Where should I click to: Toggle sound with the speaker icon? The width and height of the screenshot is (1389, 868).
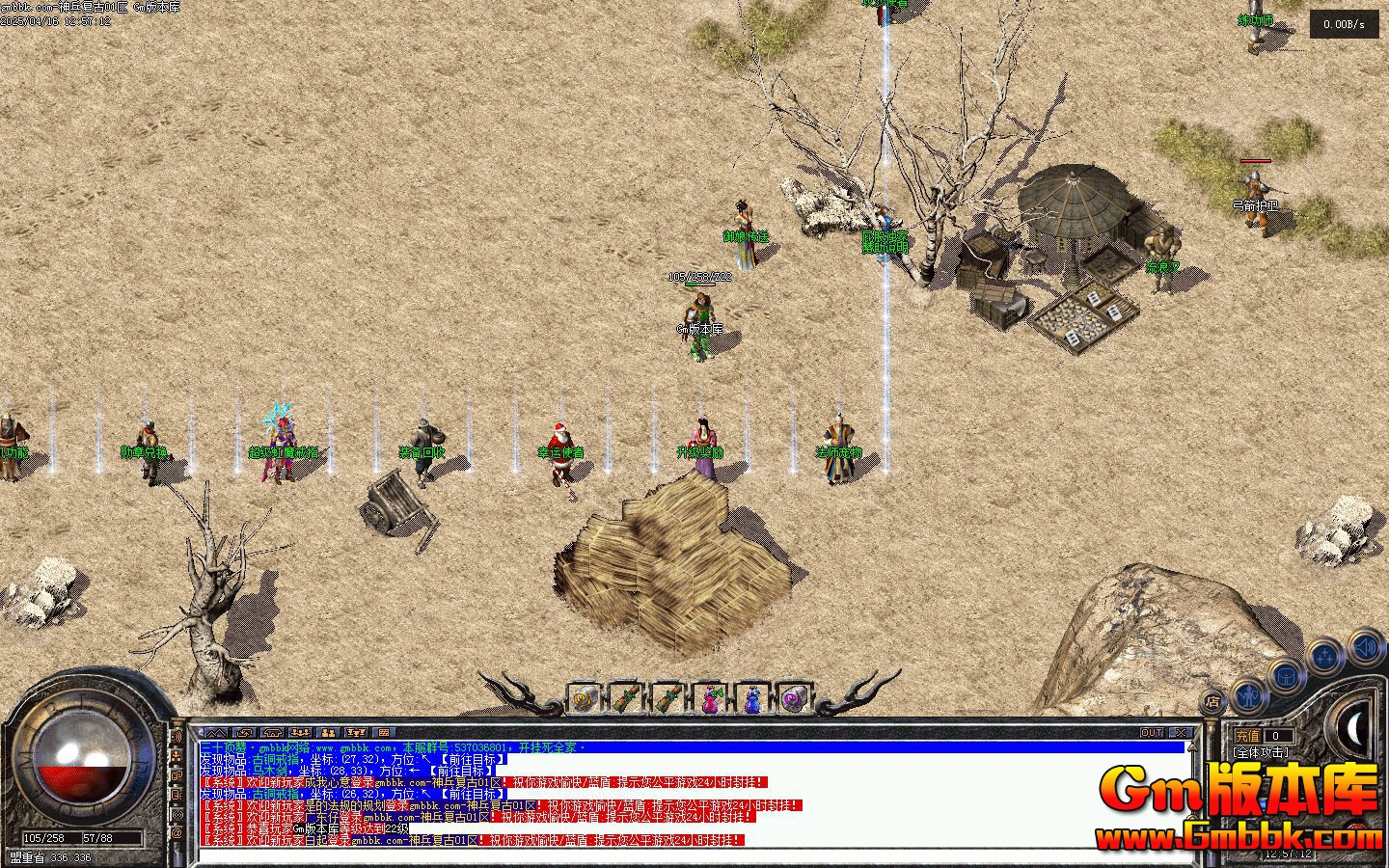(x=1365, y=646)
